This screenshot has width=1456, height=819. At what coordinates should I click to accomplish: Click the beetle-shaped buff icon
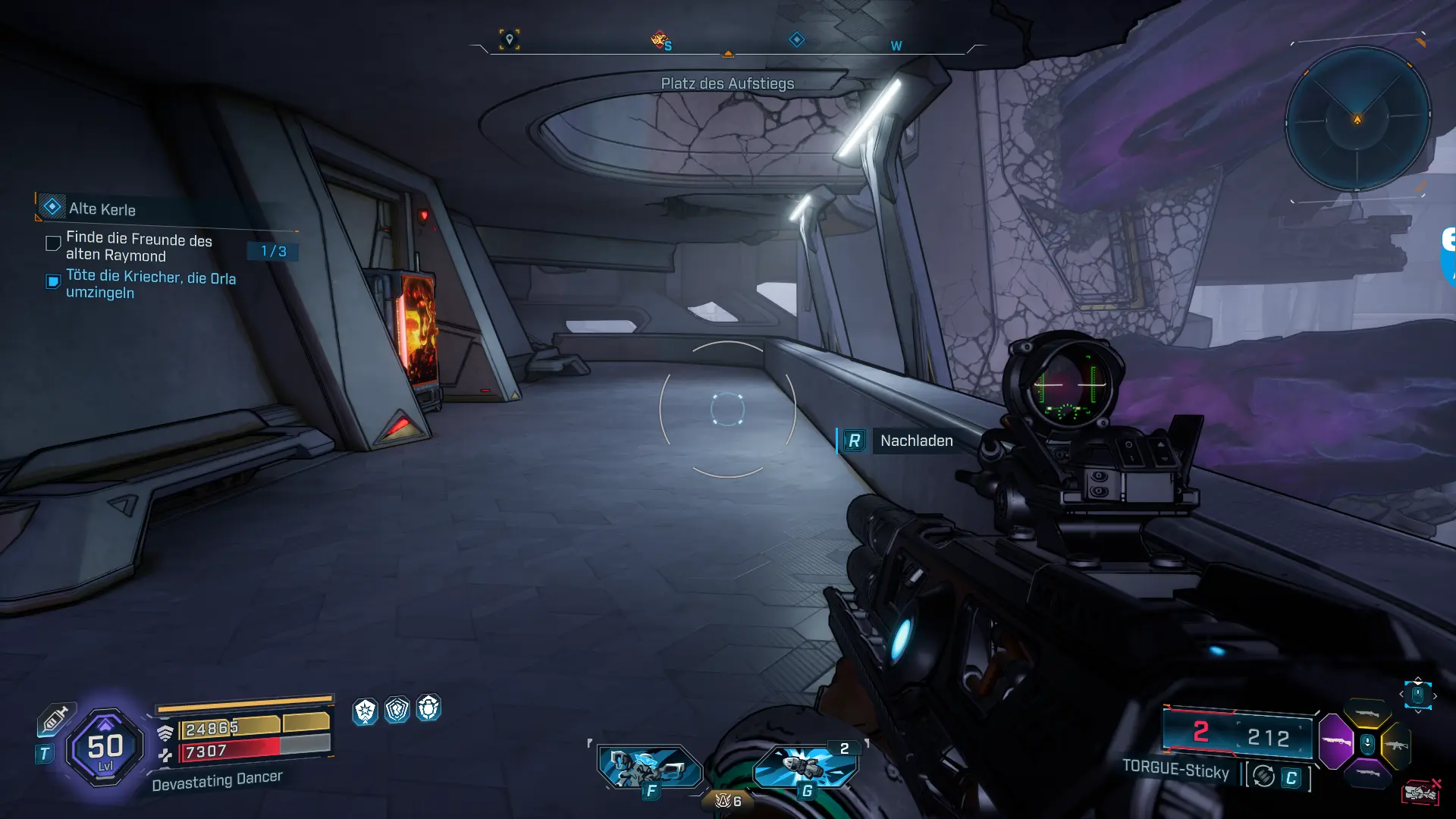428,708
